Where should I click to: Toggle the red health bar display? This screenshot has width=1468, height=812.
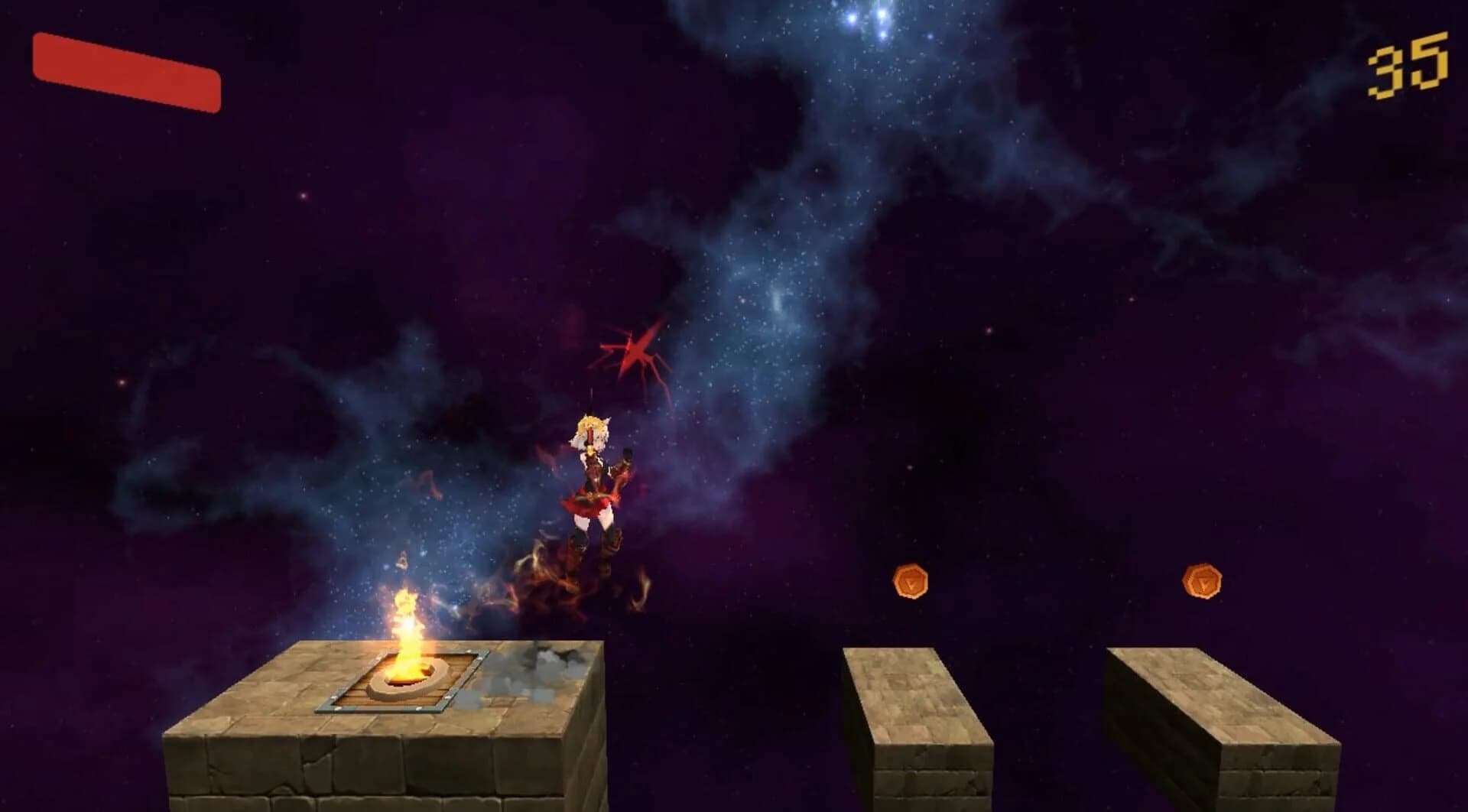tap(126, 74)
